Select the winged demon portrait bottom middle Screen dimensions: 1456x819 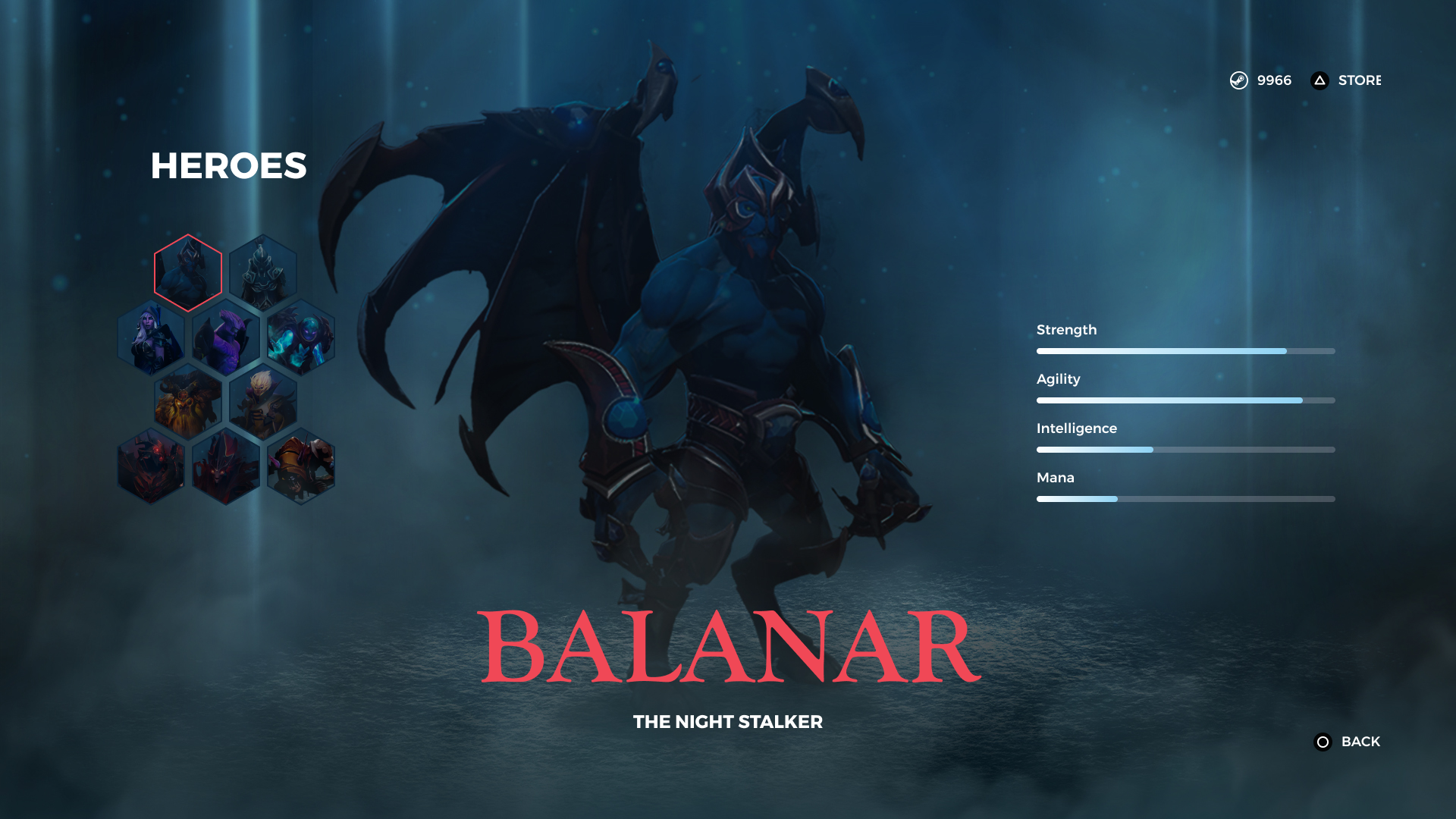click(x=225, y=466)
